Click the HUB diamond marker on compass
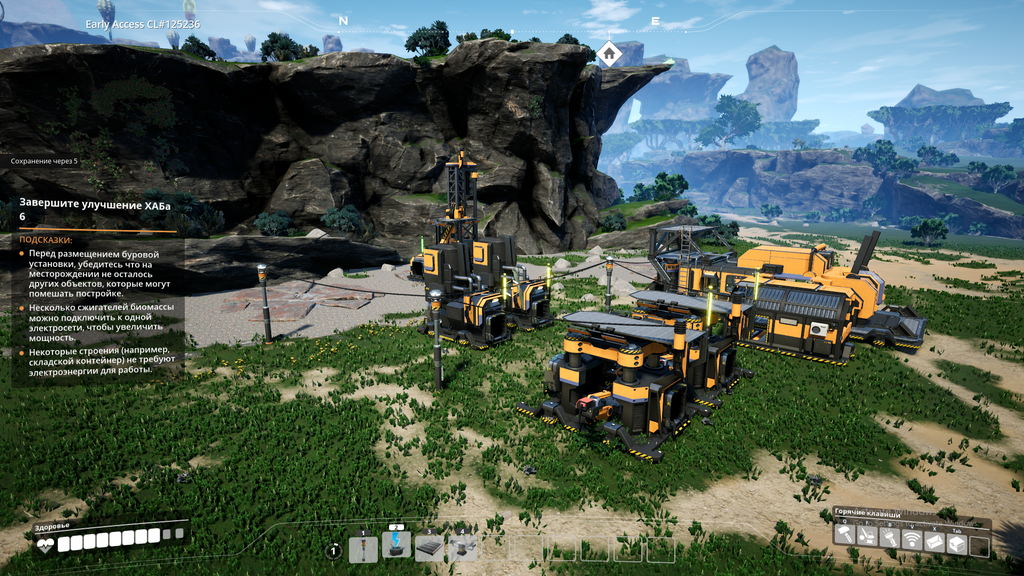 pos(609,54)
